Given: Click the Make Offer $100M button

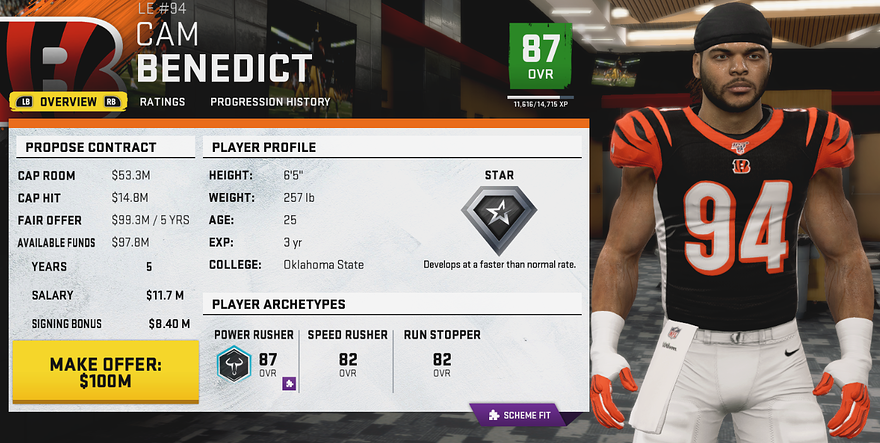Looking at the screenshot, I should (x=106, y=371).
